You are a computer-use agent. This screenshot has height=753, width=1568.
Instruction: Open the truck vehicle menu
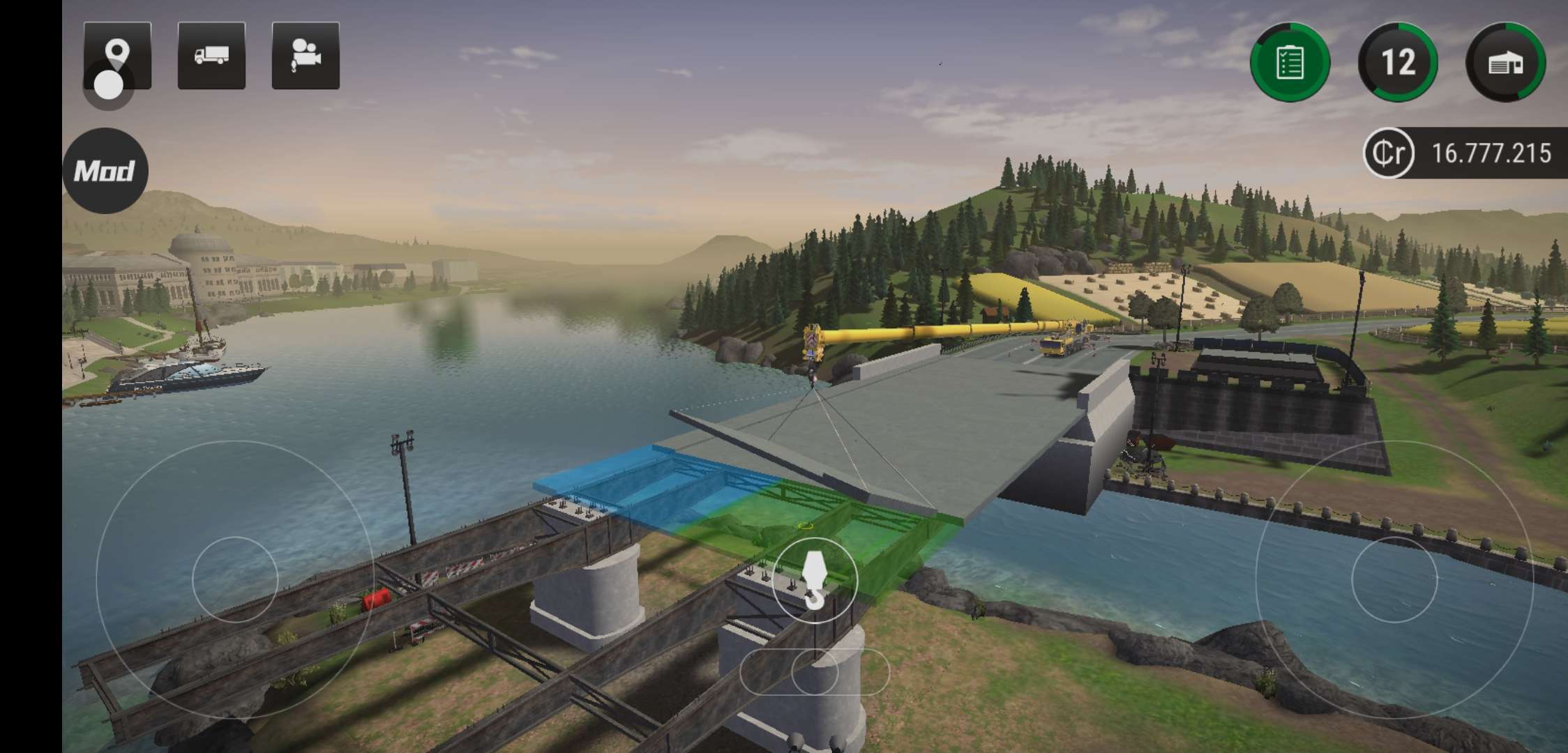211,56
